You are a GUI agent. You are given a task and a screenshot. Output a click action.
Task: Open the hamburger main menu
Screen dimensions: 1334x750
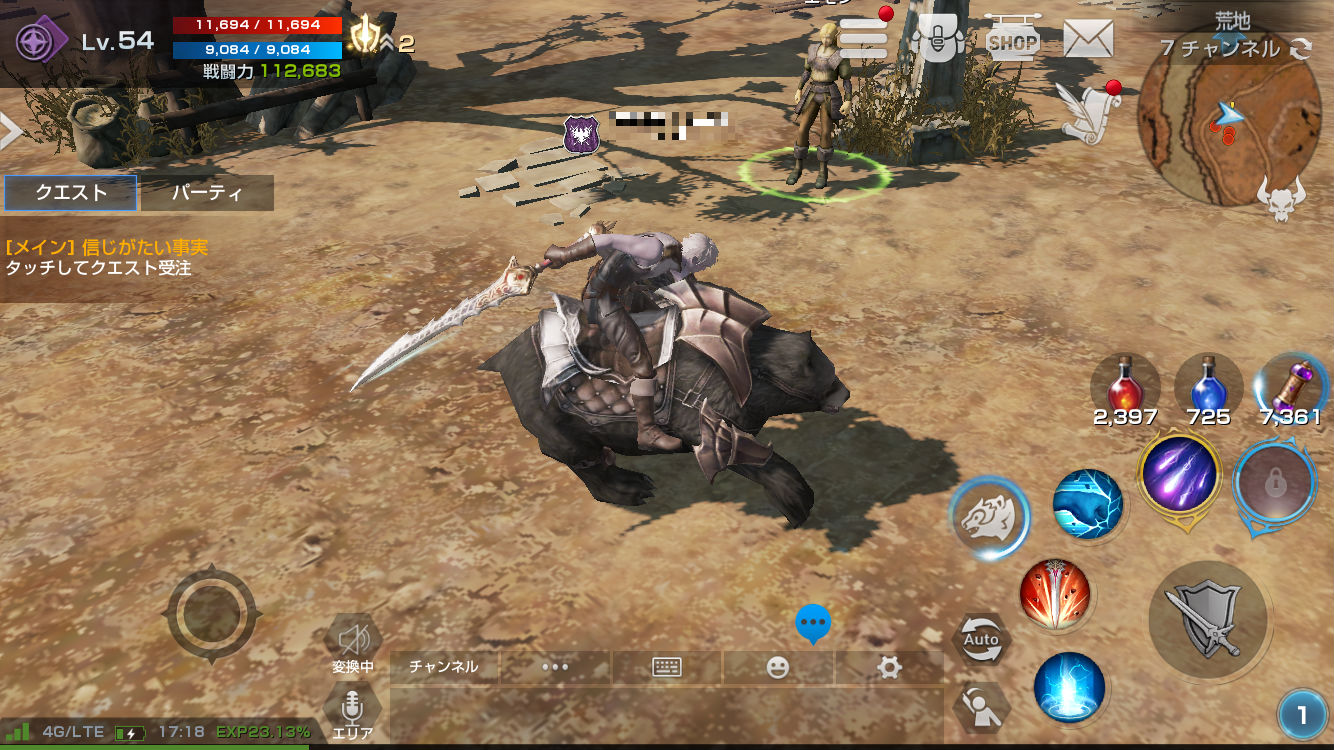(863, 38)
